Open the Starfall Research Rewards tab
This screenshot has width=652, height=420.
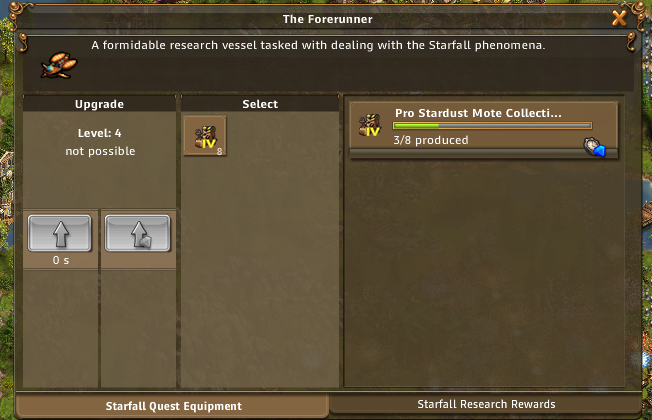(x=487, y=404)
